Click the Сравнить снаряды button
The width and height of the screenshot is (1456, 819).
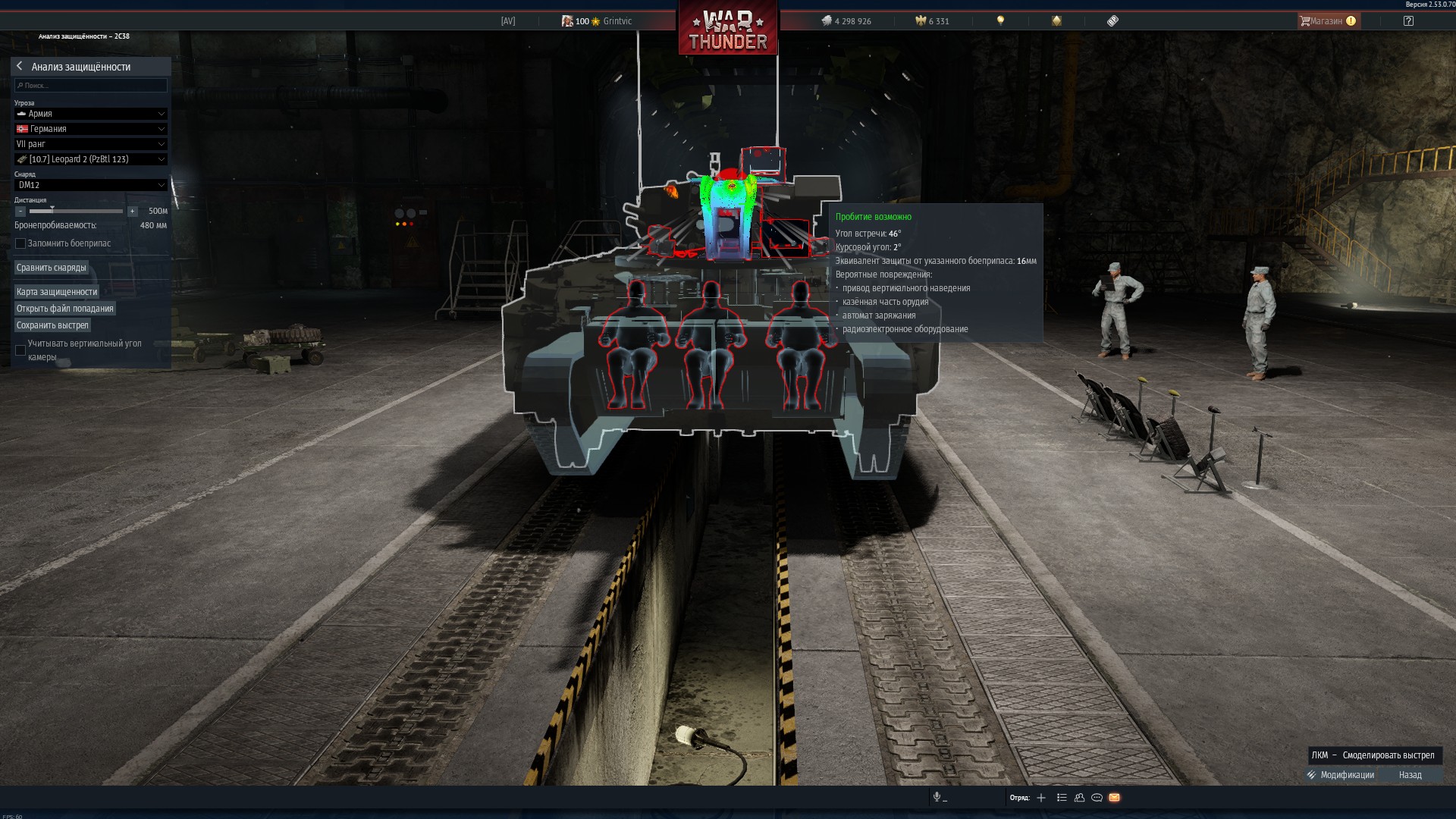point(52,268)
